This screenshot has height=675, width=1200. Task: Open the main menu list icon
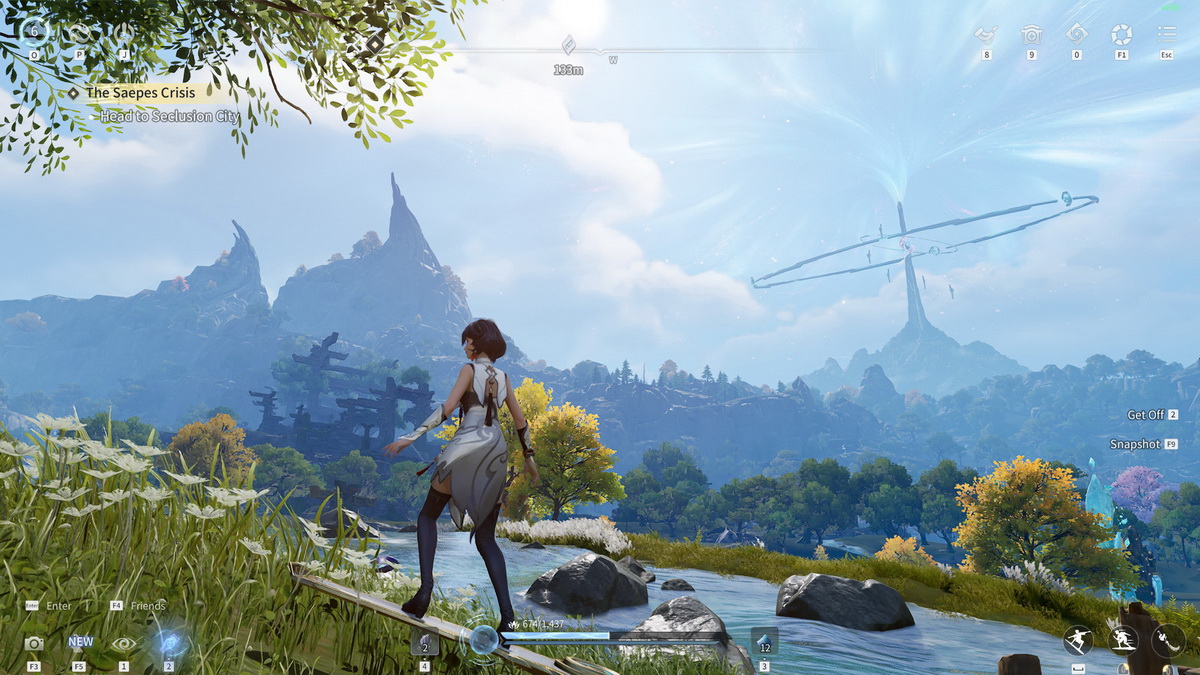click(1166, 34)
